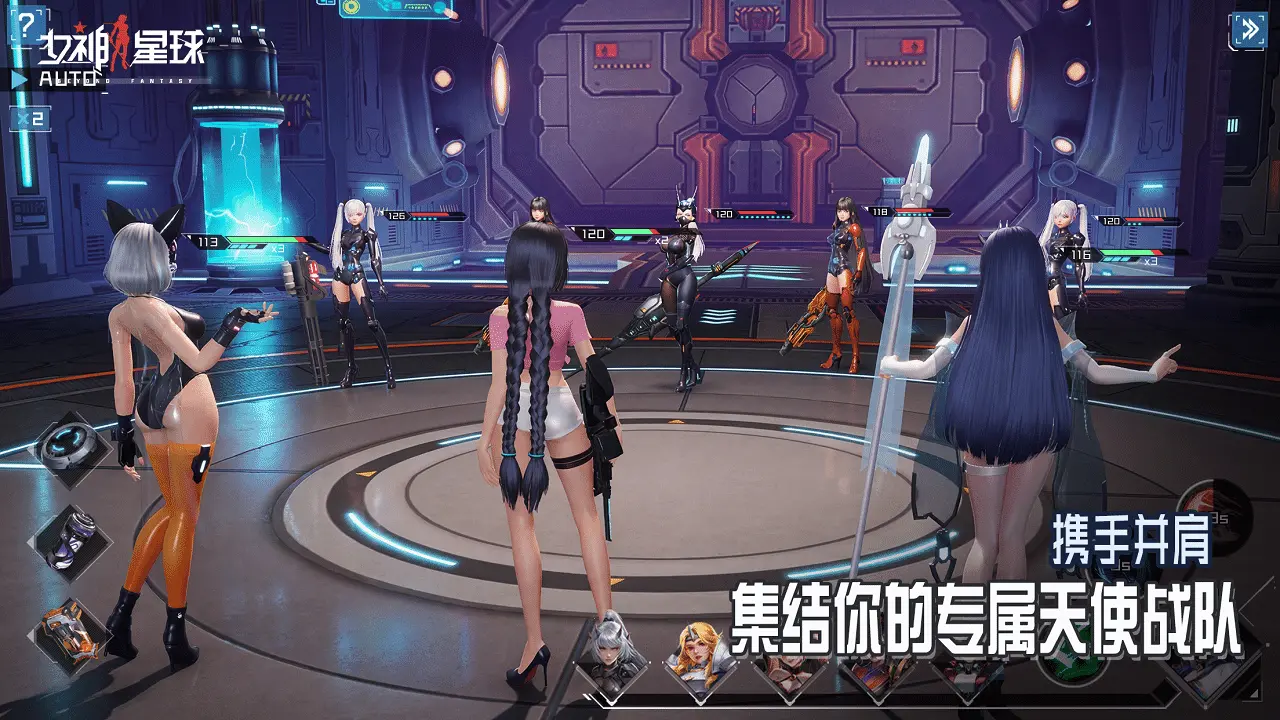This screenshot has height=720, width=1280.
Task: Switch the x2 speed multiplier off
Action: (x=30, y=118)
